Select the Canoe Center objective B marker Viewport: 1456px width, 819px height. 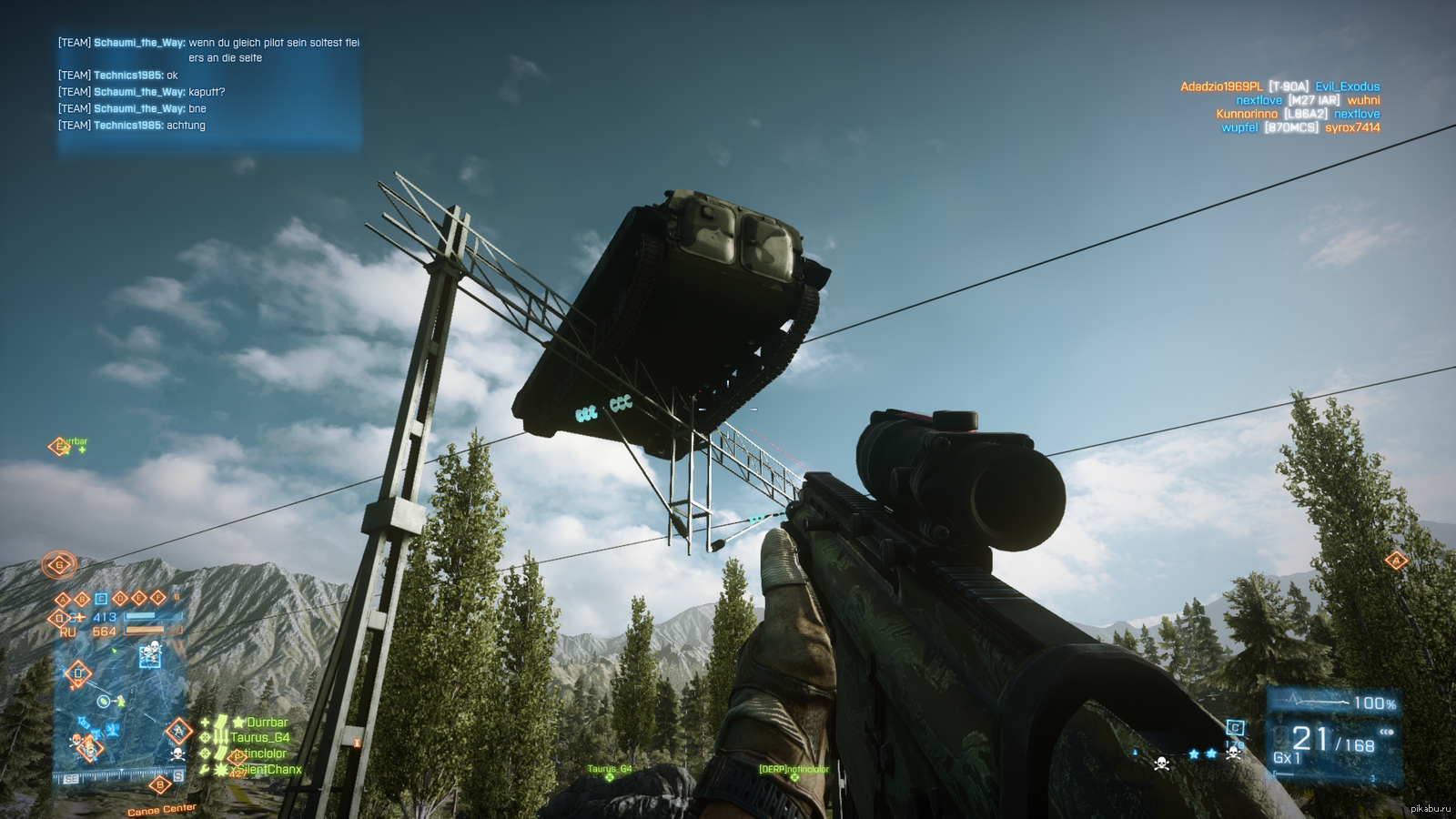161,785
